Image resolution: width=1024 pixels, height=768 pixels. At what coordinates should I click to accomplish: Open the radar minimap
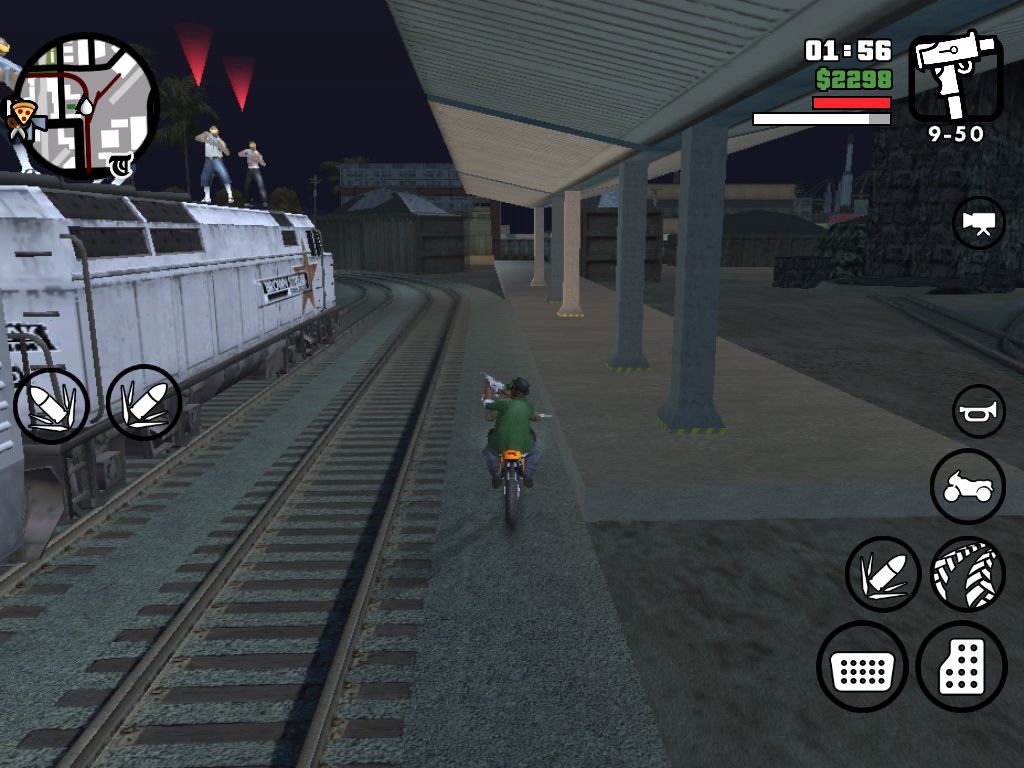[x=86, y=106]
